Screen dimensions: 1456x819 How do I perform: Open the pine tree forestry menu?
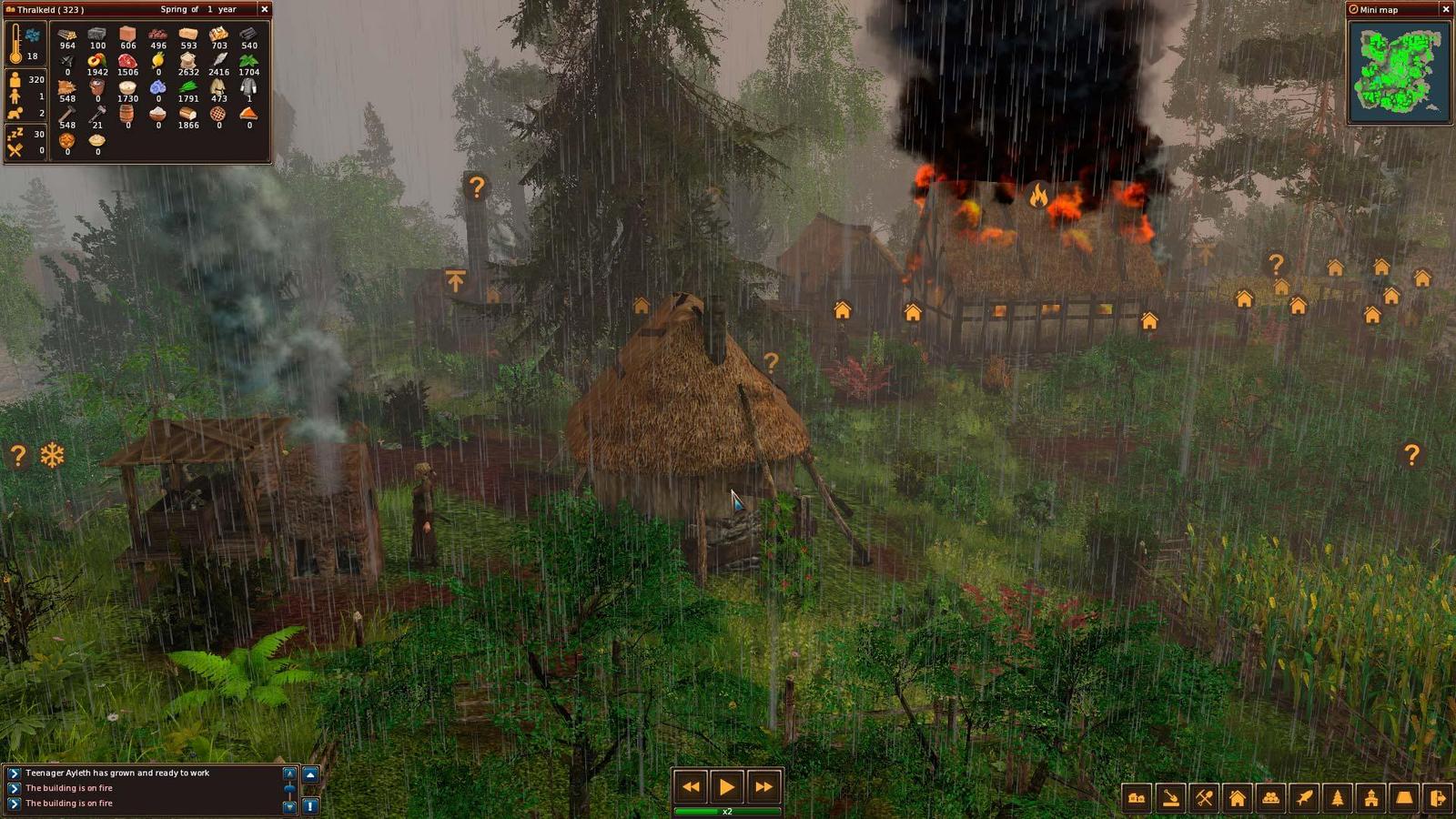point(1338,798)
